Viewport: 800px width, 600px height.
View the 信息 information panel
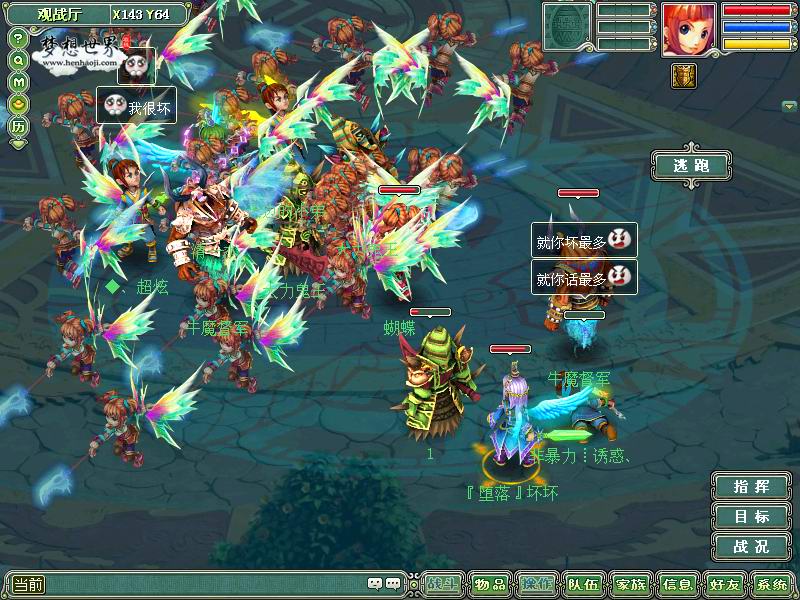tap(677, 584)
